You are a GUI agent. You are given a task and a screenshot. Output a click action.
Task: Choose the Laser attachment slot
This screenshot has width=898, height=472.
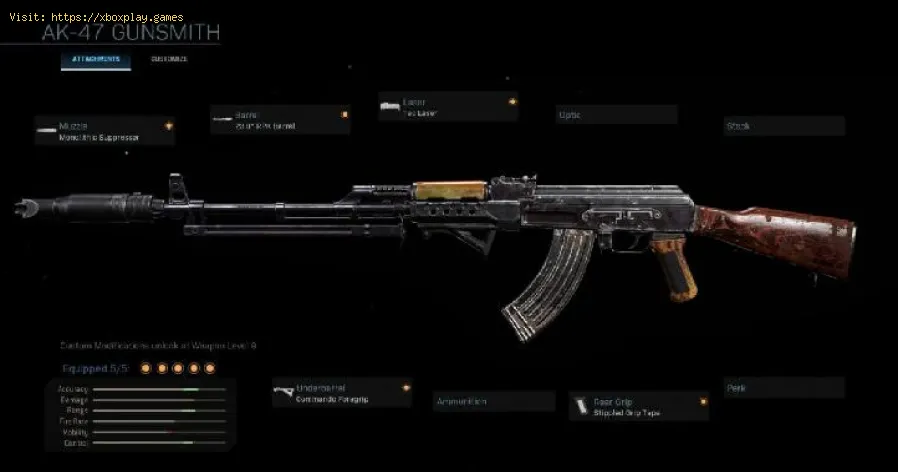(x=447, y=107)
